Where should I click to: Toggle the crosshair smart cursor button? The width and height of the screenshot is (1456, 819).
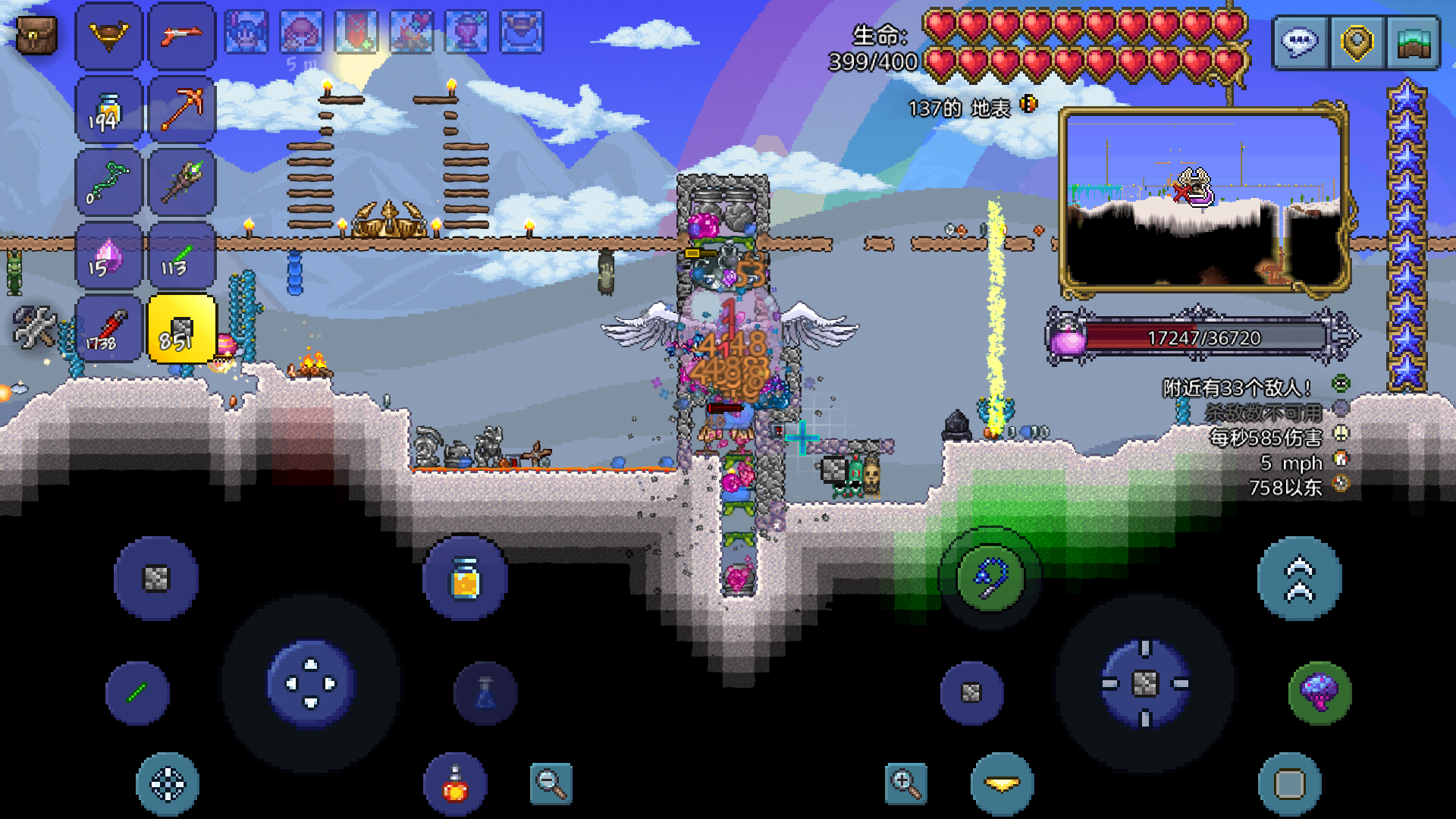[x=168, y=784]
